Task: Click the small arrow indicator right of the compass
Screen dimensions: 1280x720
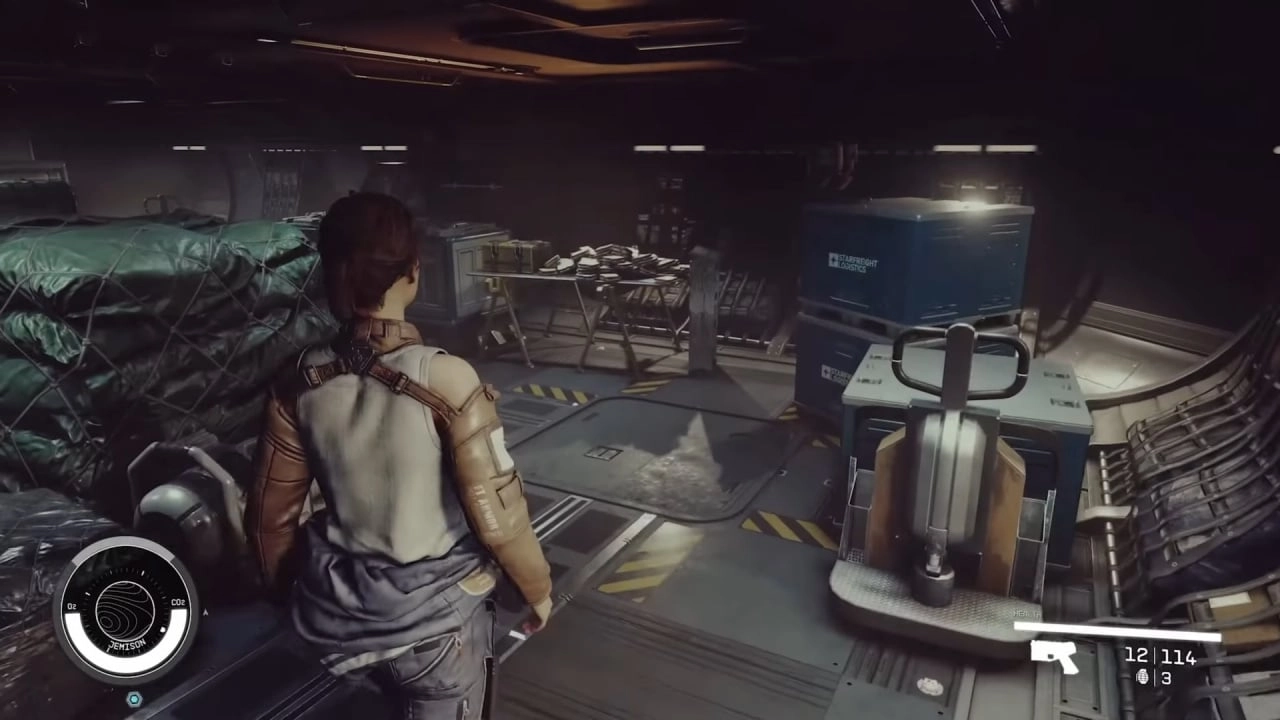Action: click(205, 612)
